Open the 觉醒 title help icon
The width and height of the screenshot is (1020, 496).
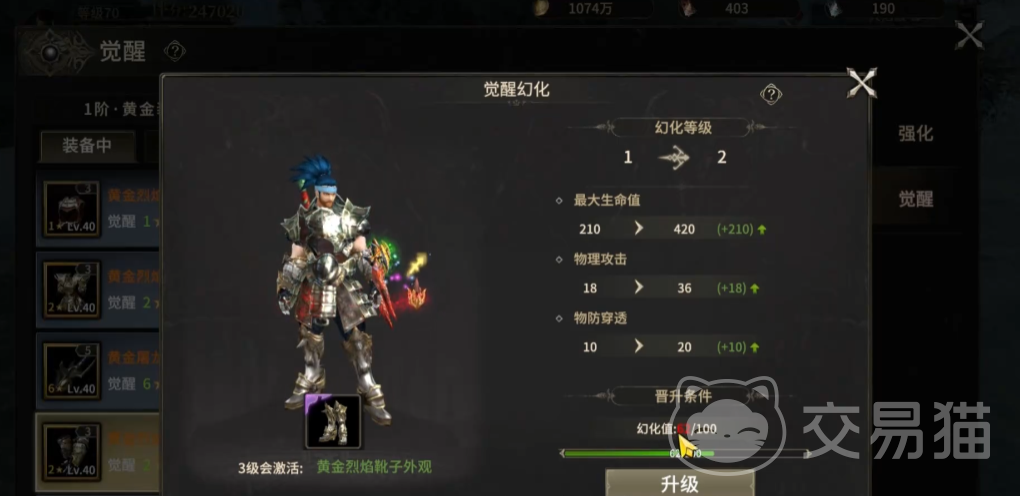click(175, 51)
